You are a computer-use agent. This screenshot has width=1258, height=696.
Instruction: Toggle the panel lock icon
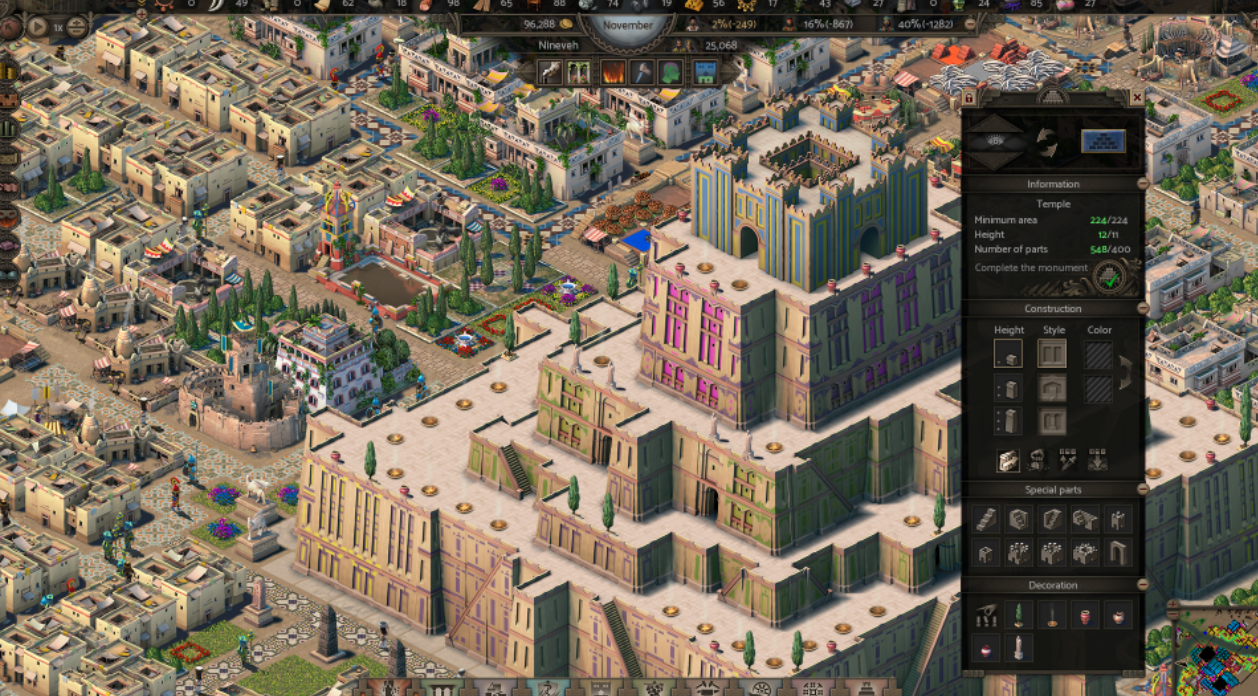click(x=968, y=98)
